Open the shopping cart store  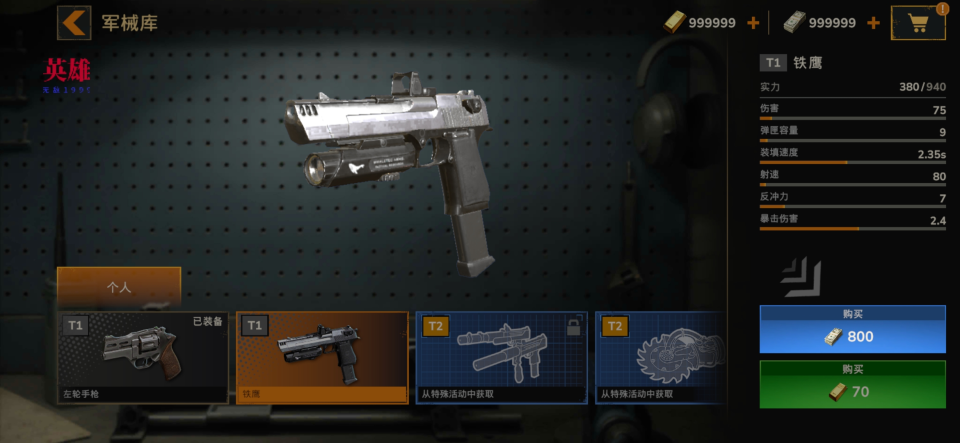click(x=917, y=23)
